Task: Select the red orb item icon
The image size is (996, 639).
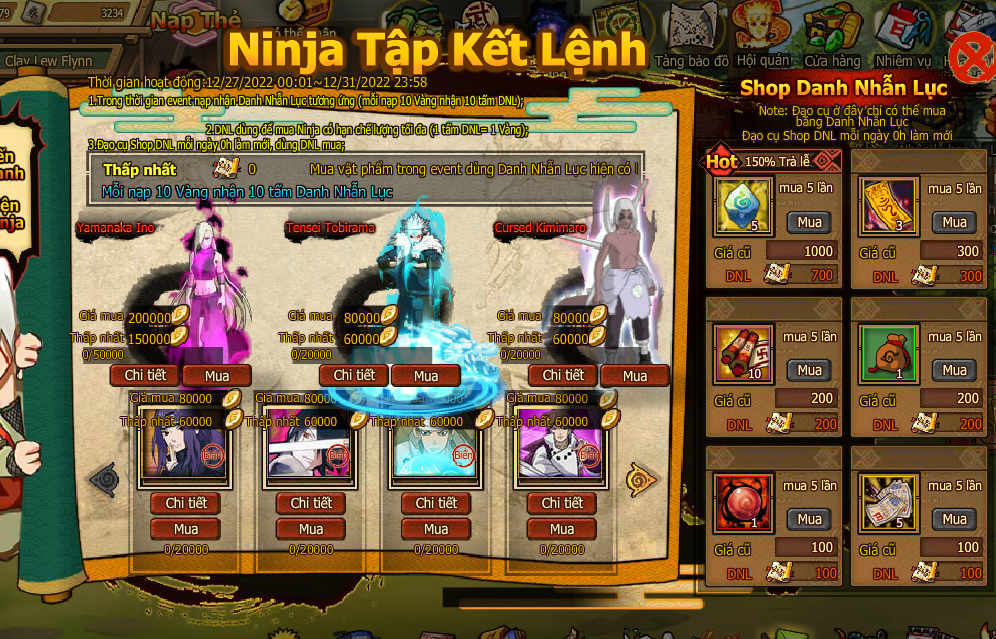Action: [x=744, y=502]
